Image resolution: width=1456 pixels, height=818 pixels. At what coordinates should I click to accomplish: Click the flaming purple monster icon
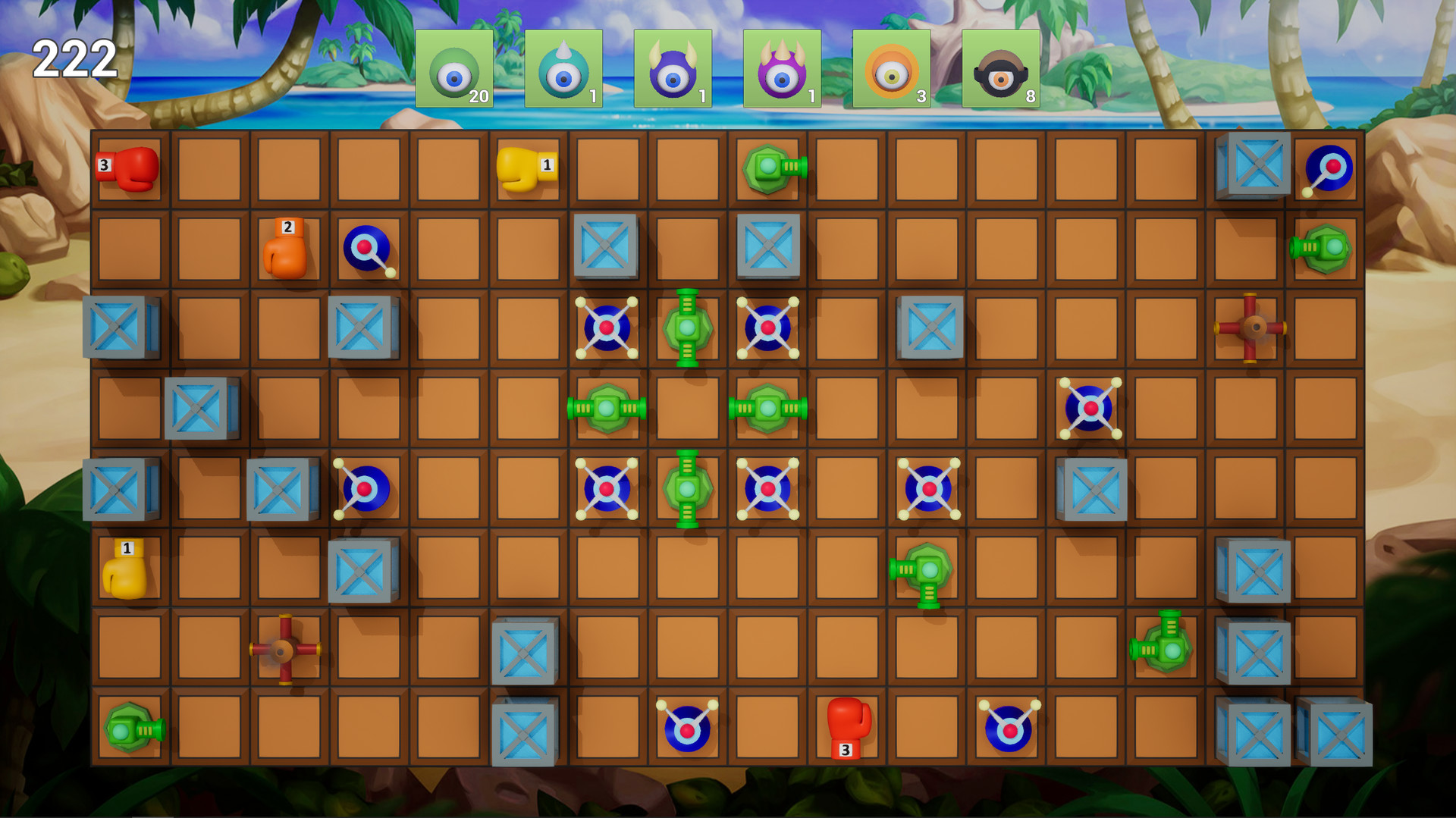pyautogui.click(x=783, y=68)
